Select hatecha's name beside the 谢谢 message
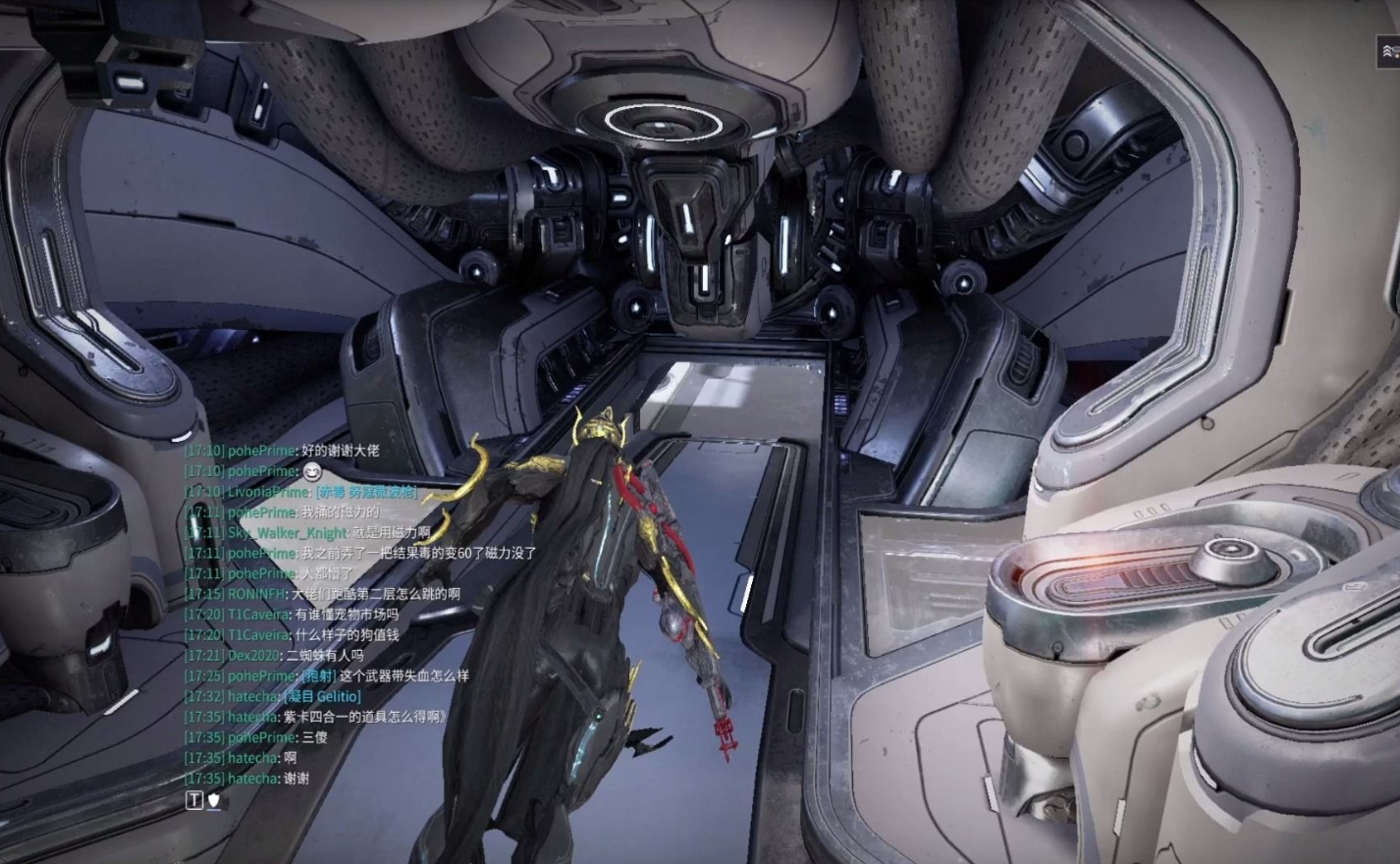Viewport: 1400px width, 864px height. 253,779
